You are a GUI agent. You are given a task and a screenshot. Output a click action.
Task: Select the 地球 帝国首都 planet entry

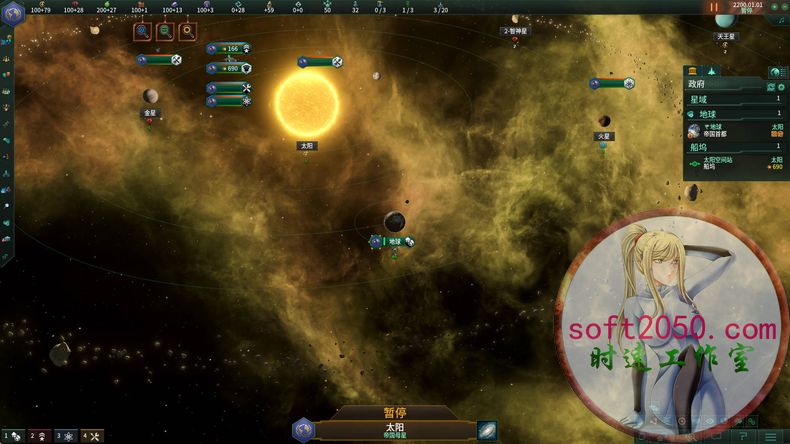[735, 131]
